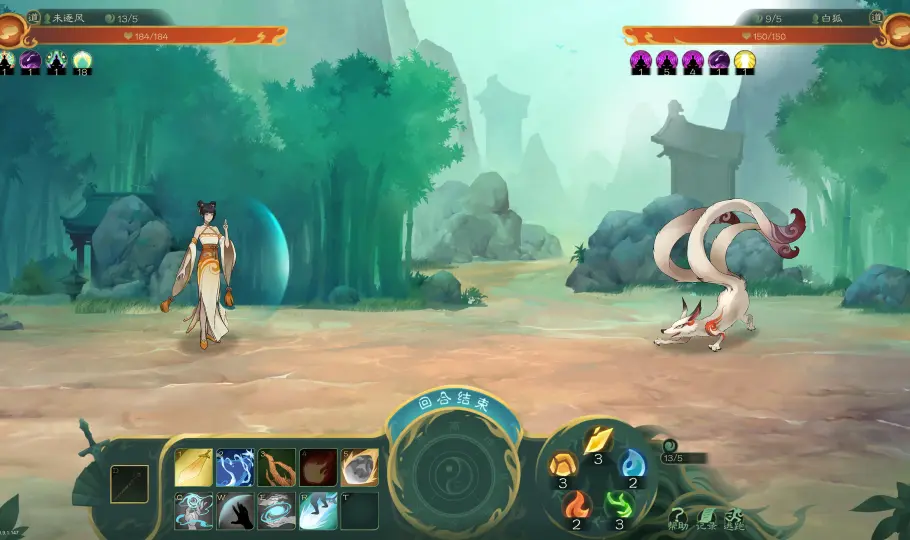Use the blue water dragon skill

tap(236, 468)
